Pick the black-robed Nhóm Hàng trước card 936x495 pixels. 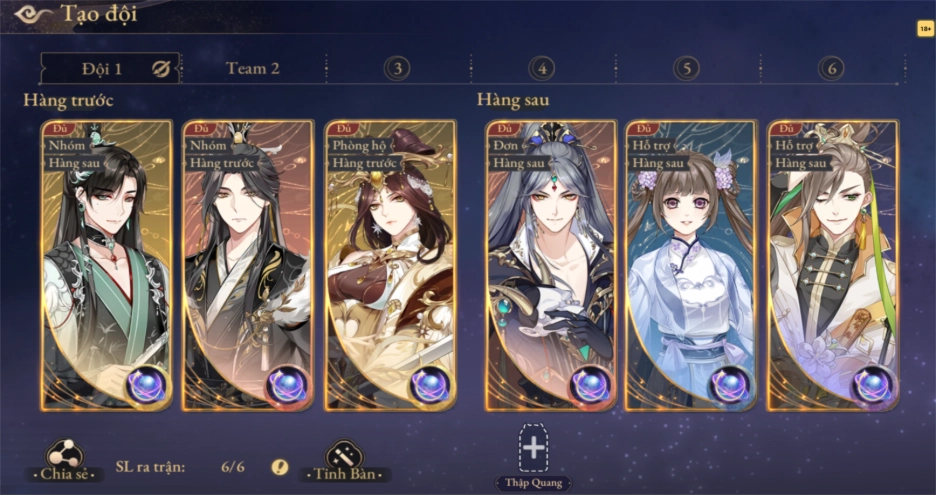(247, 265)
